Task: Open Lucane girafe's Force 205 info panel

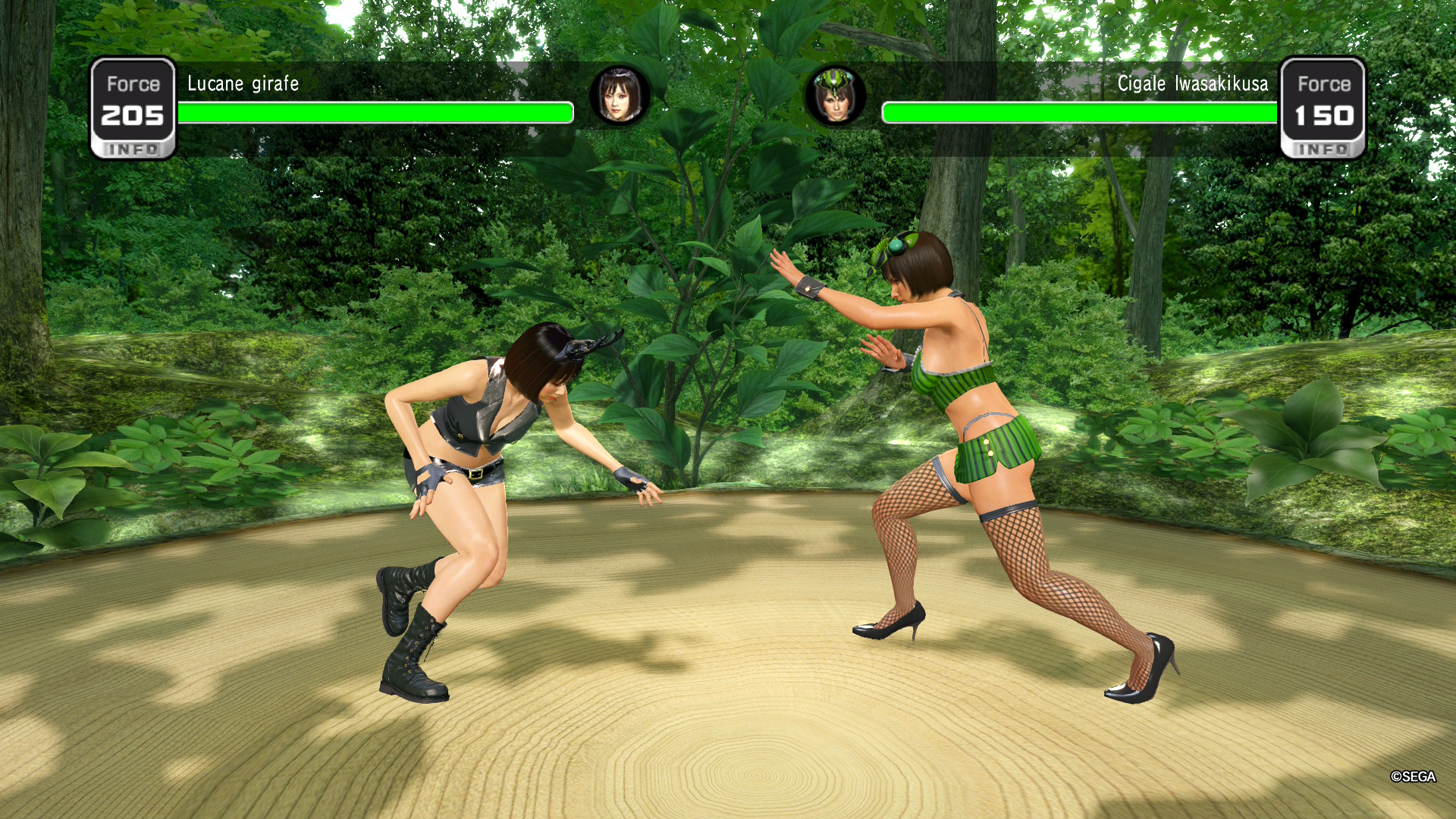Action: coord(133,109)
